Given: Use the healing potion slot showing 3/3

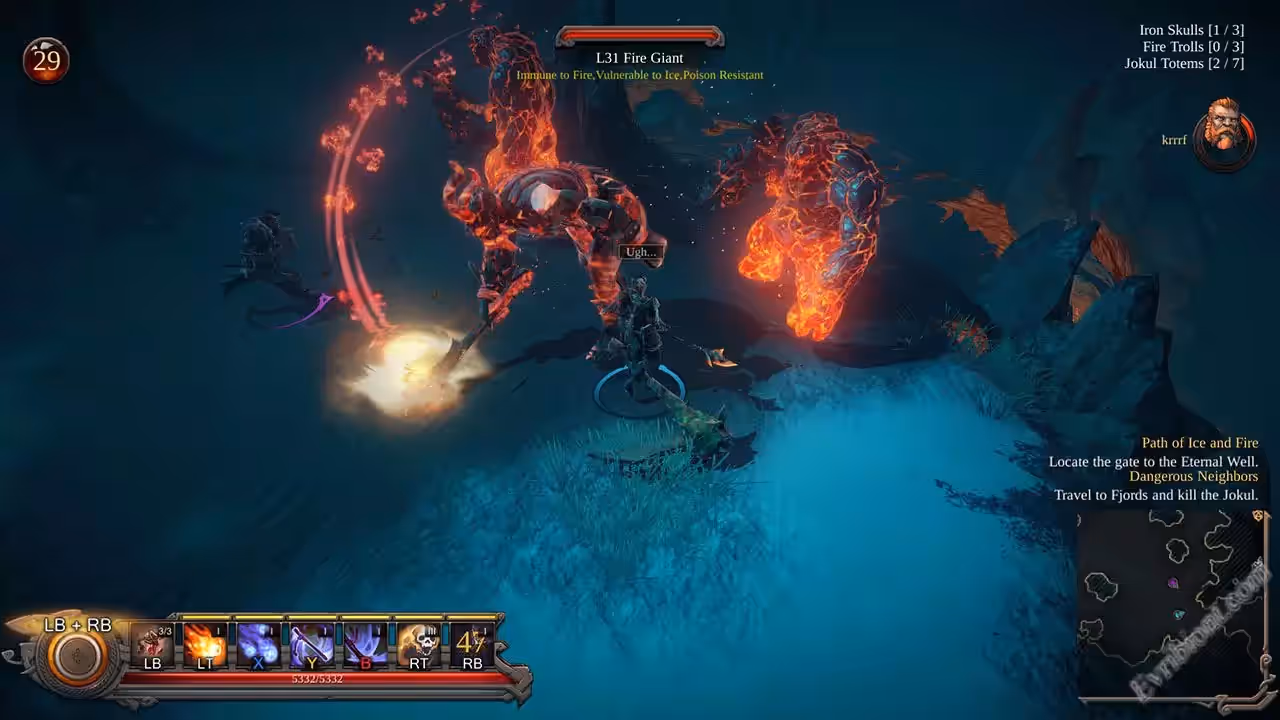Looking at the screenshot, I should tap(152, 645).
